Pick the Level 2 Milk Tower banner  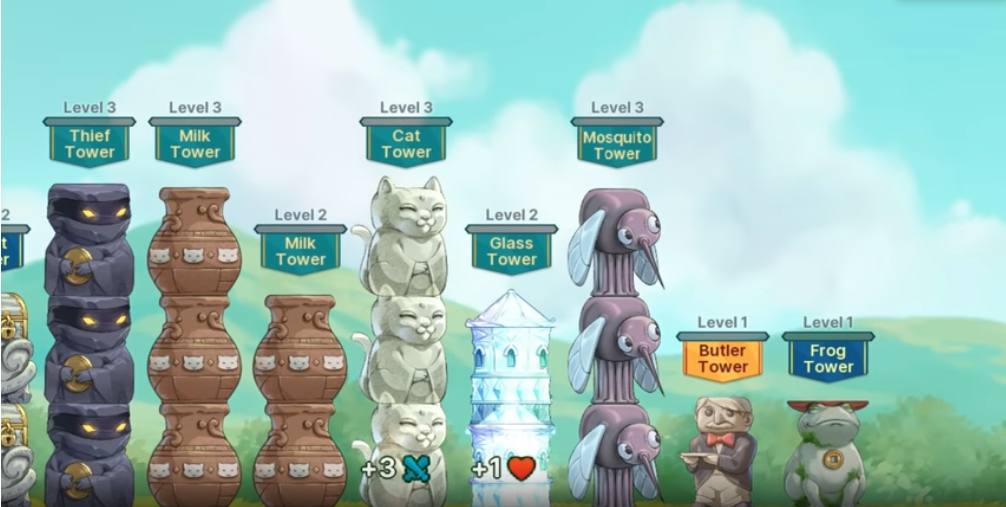point(301,250)
